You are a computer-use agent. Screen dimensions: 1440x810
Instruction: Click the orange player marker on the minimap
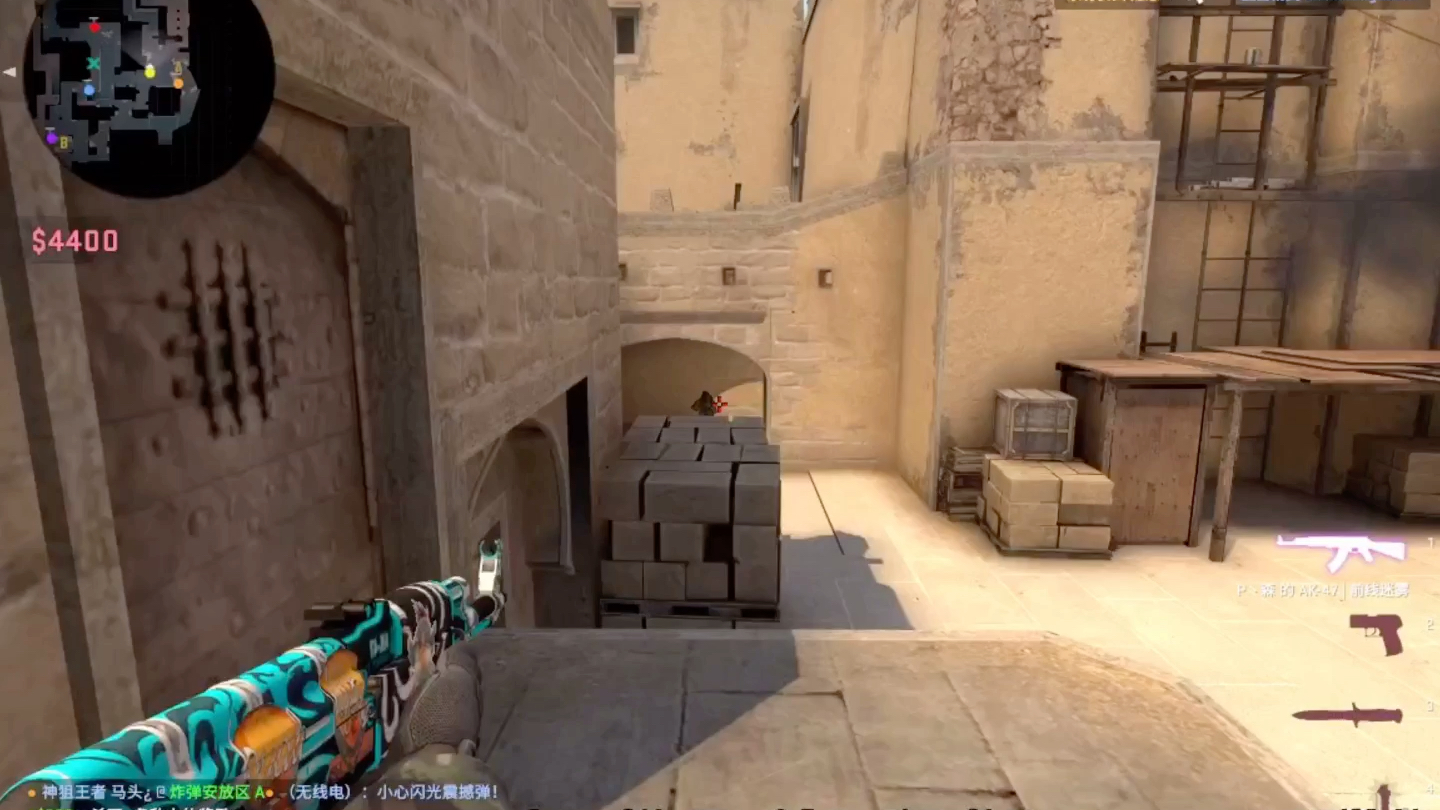[178, 83]
